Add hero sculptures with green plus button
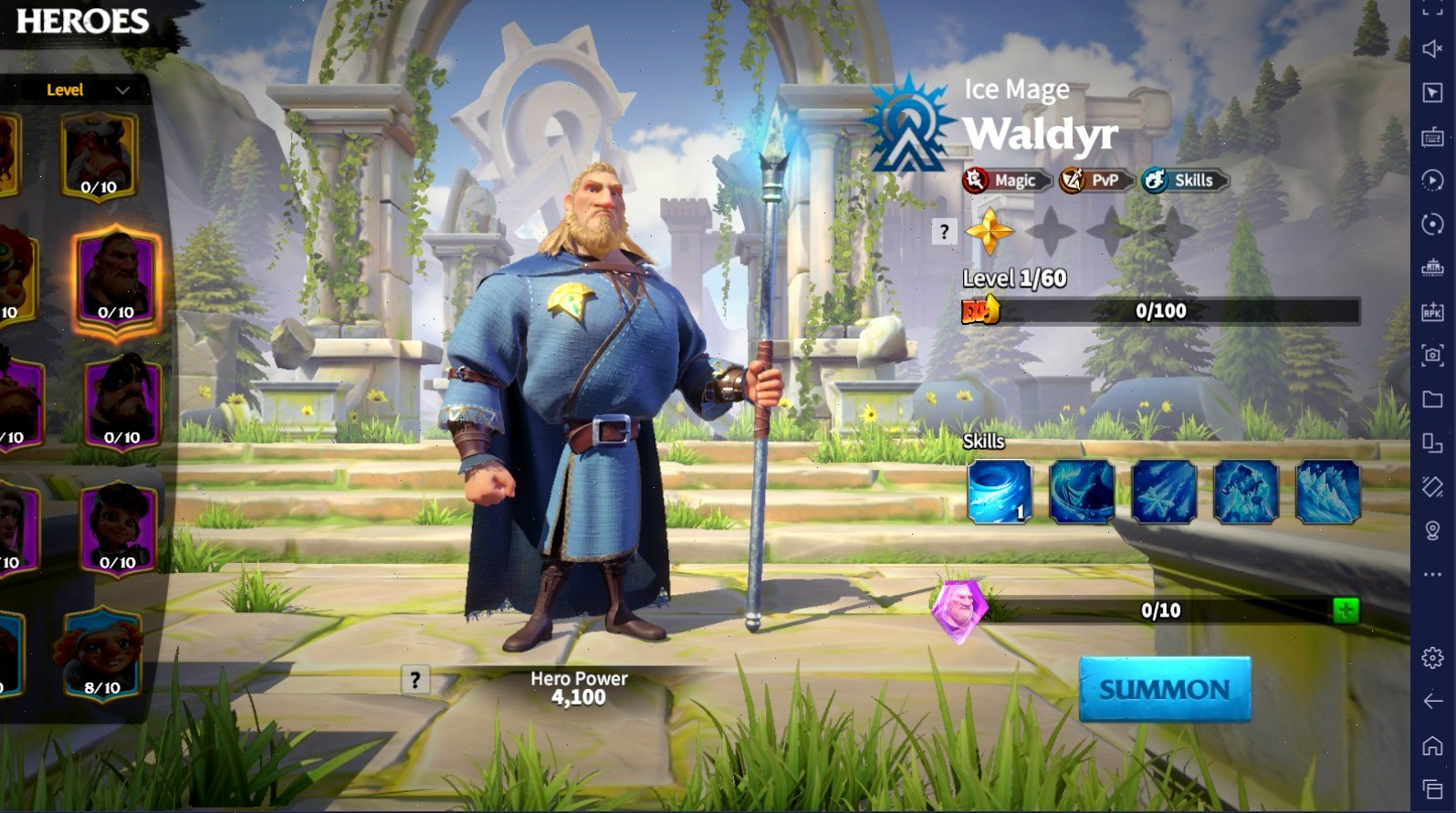 click(x=1345, y=610)
